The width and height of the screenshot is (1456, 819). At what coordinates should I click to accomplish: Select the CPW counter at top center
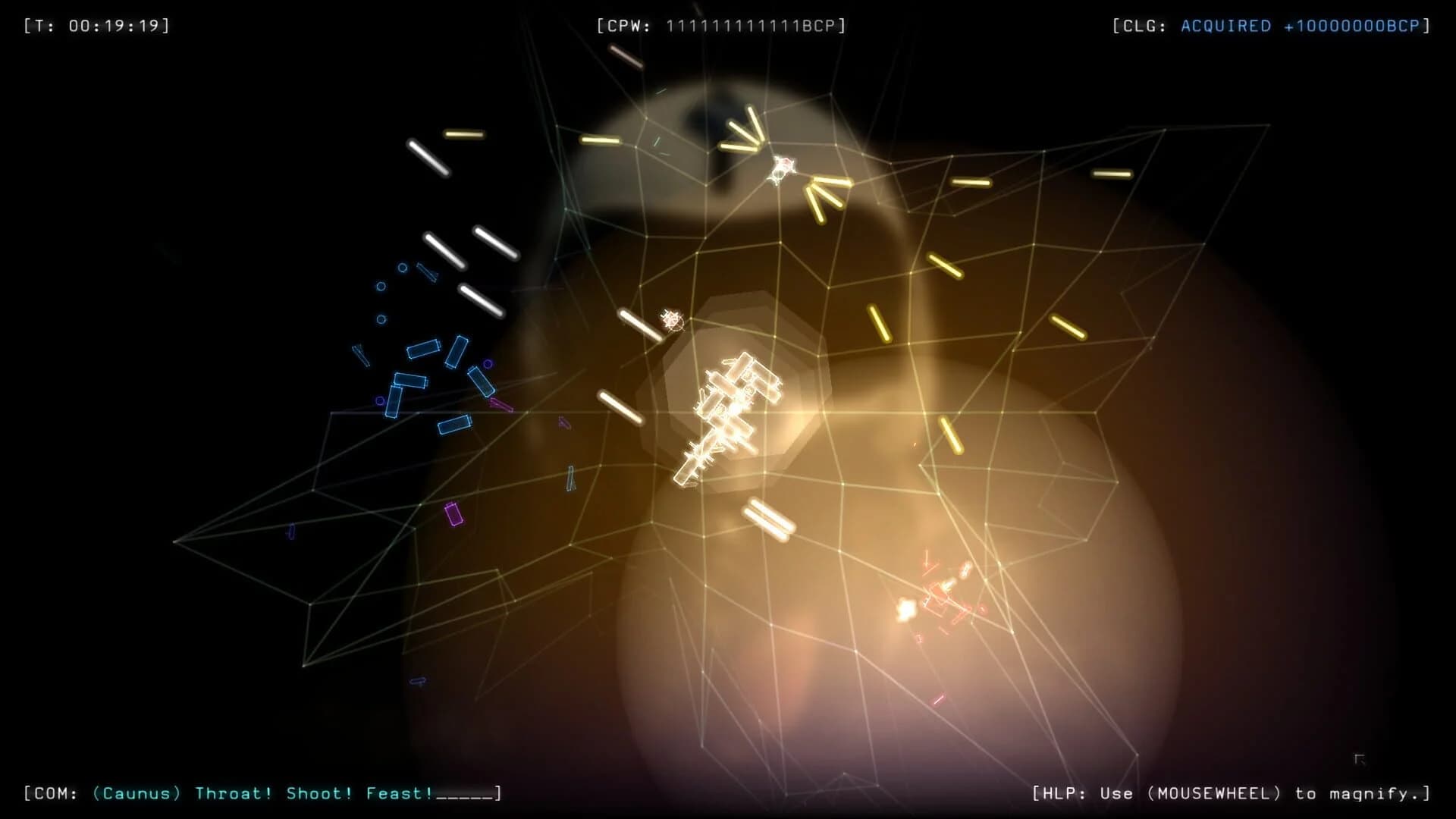[x=720, y=24]
